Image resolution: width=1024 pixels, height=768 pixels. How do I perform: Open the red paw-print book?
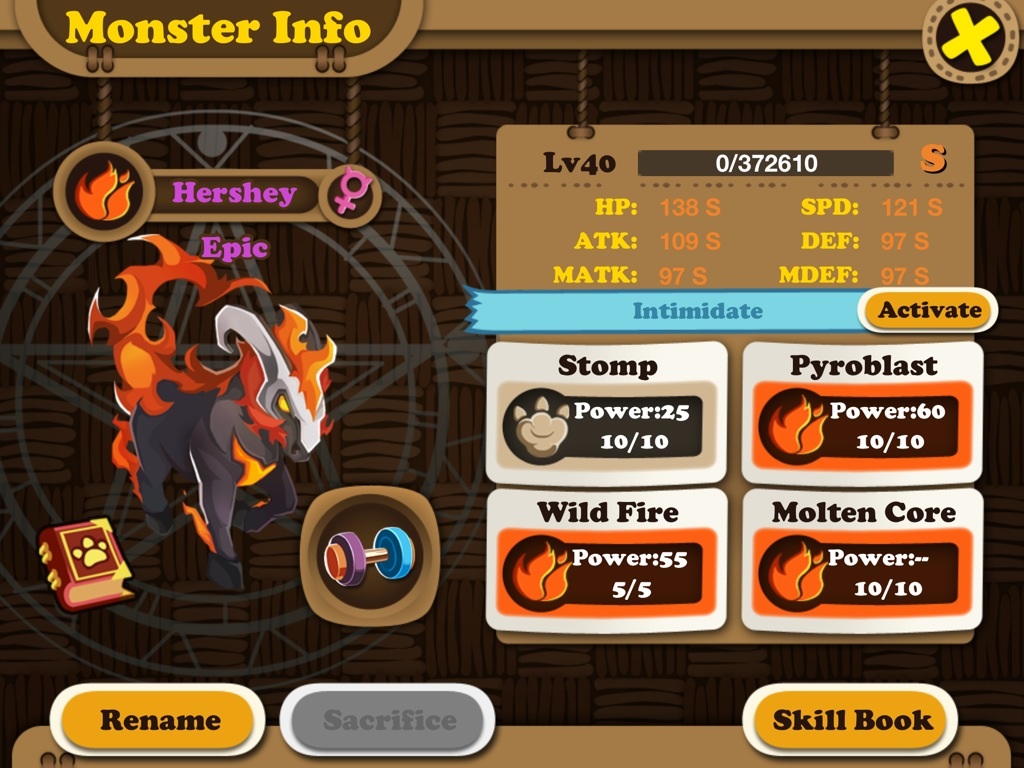point(84,562)
